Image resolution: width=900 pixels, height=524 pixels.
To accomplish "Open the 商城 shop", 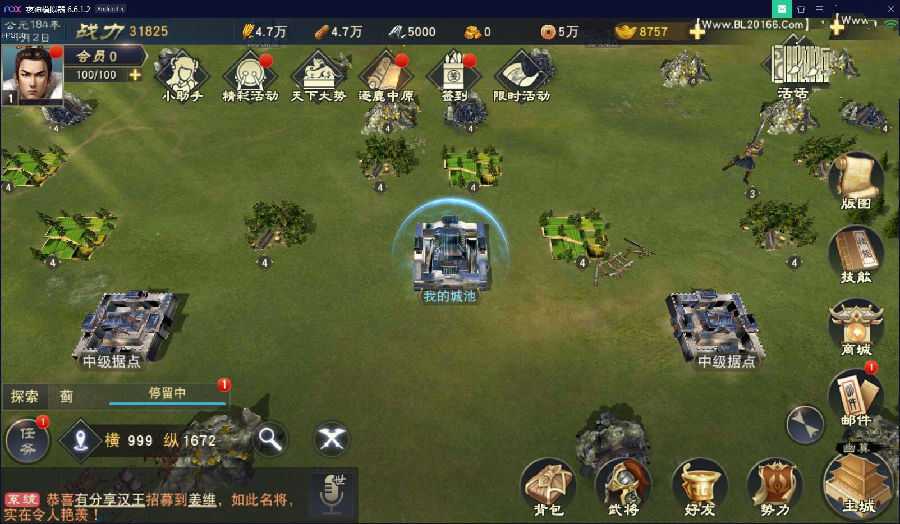I will click(856, 326).
